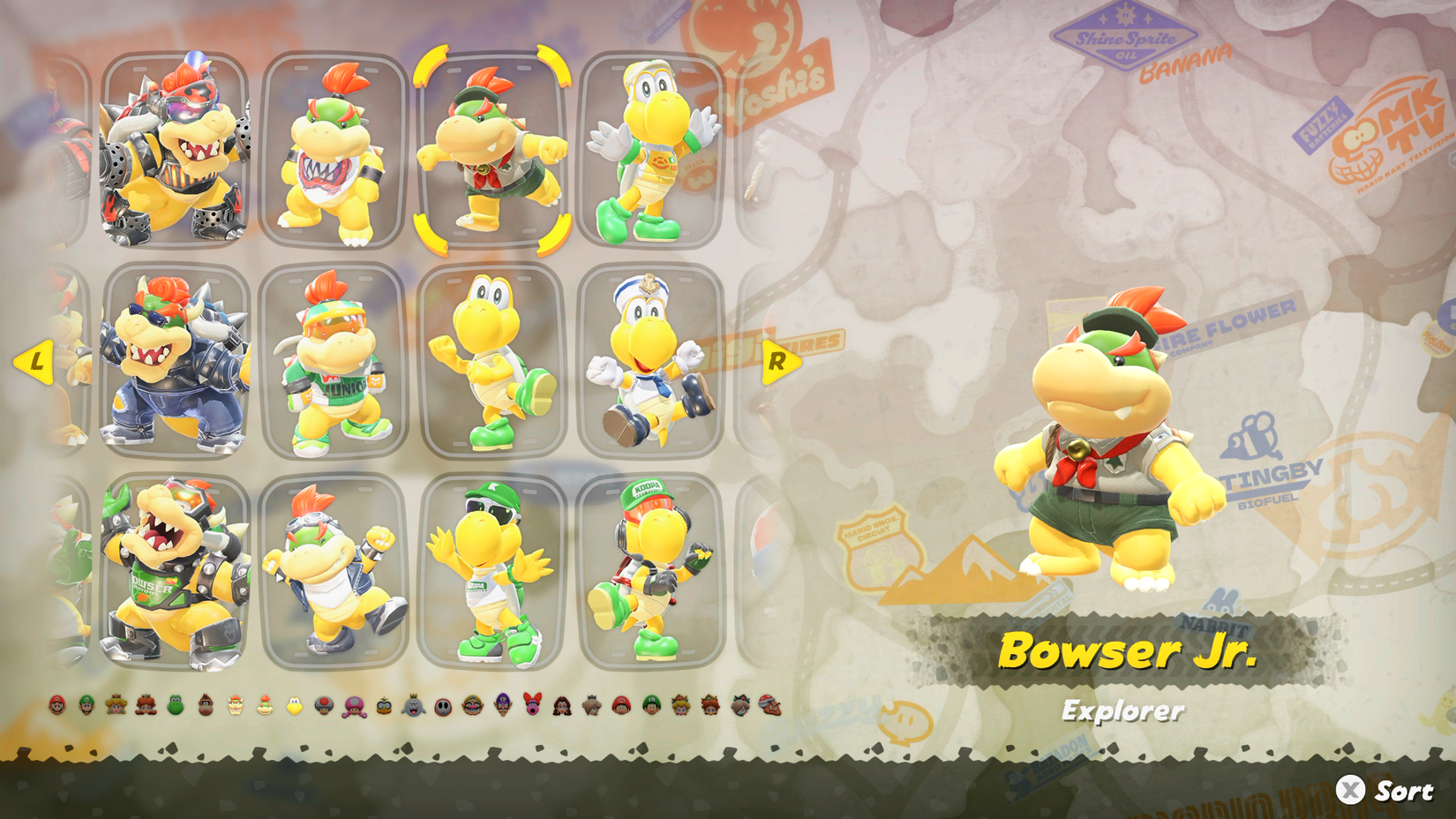The image size is (1456, 819).
Task: Pick Yoshi from the character icon row
Action: pos(176,706)
